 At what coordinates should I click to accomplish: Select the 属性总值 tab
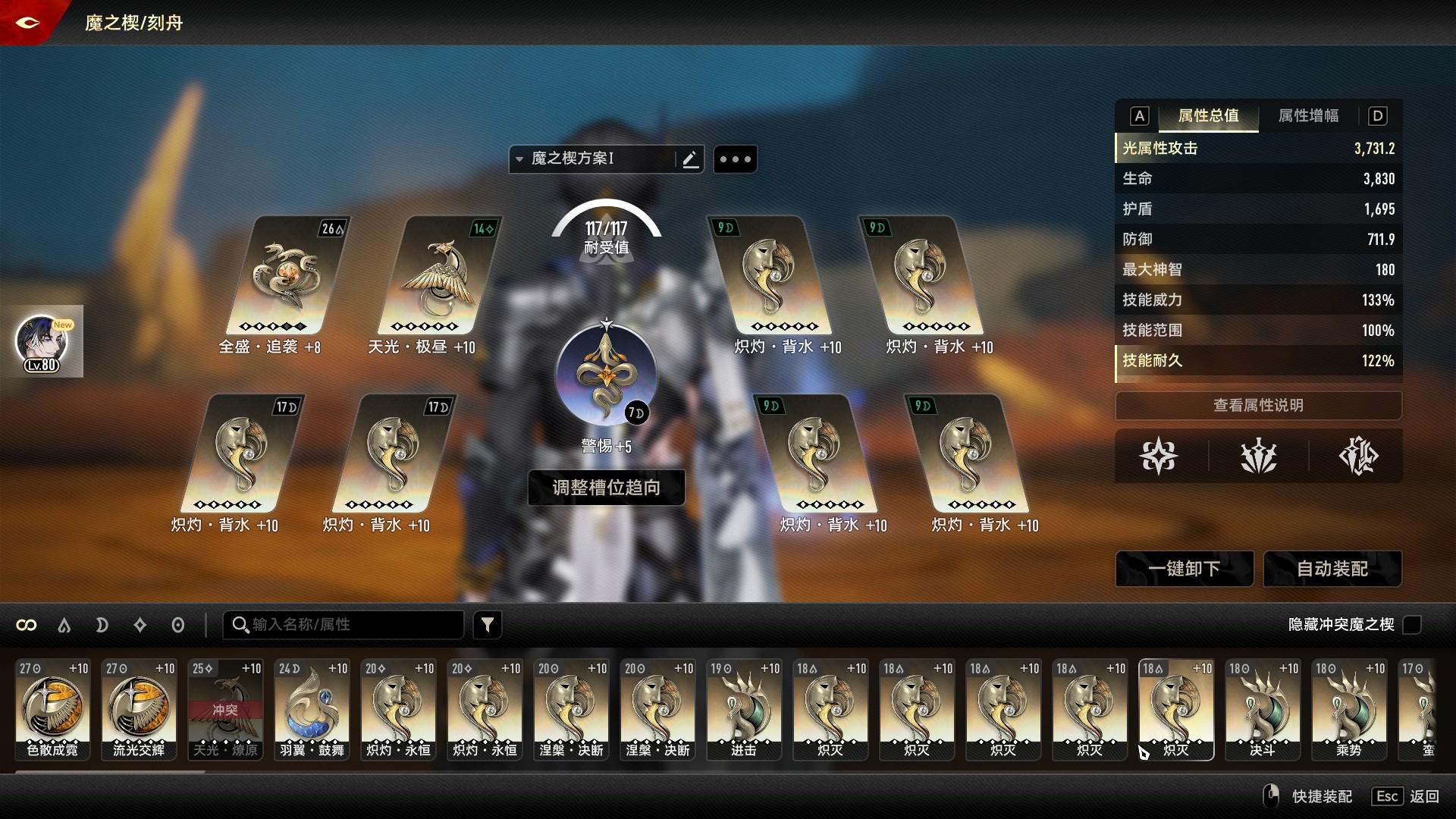tap(1208, 116)
